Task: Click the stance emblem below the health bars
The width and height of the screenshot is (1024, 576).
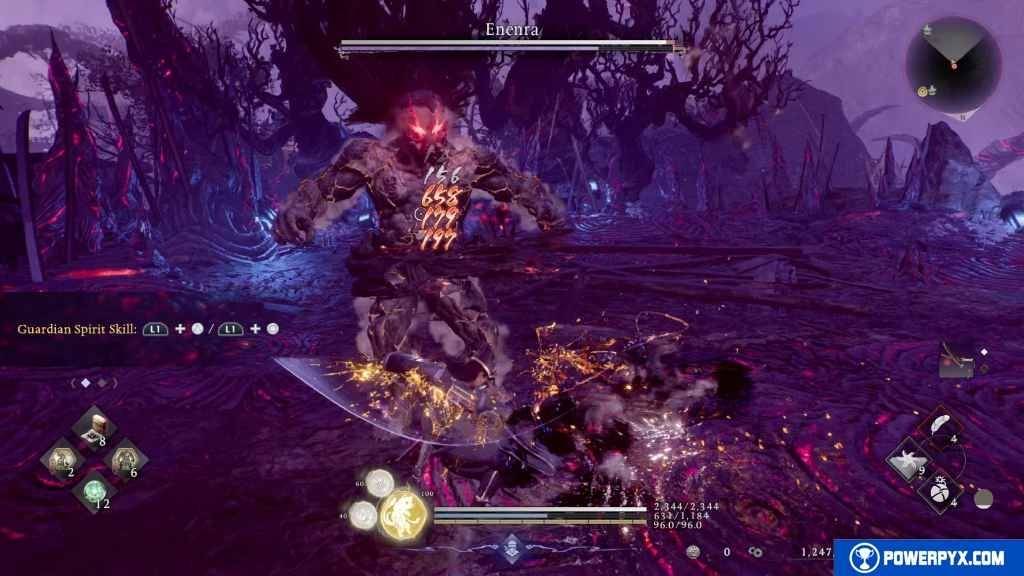Action: [x=512, y=546]
